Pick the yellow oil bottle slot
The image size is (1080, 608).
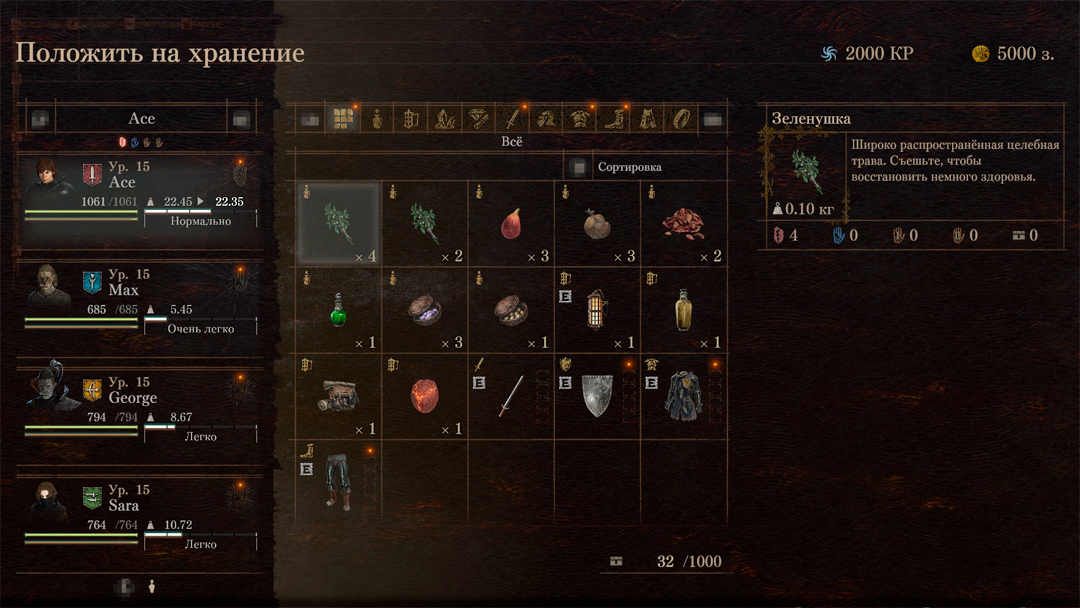(x=684, y=310)
